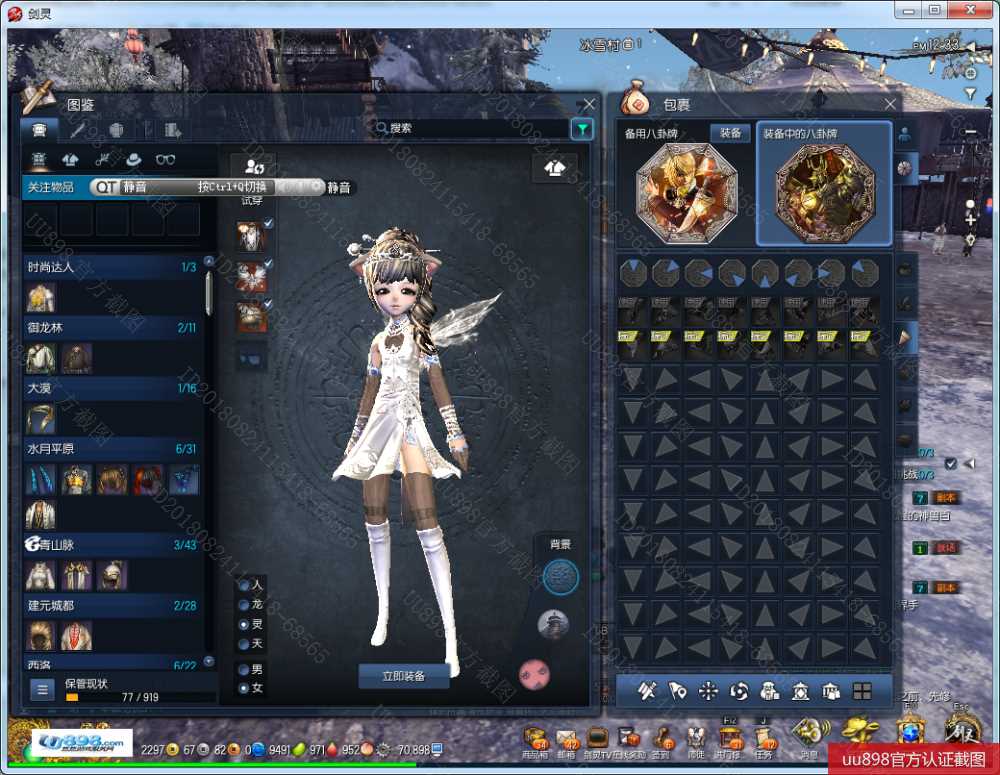
Task: Focus the 搜索 search box
Action: 470,128
